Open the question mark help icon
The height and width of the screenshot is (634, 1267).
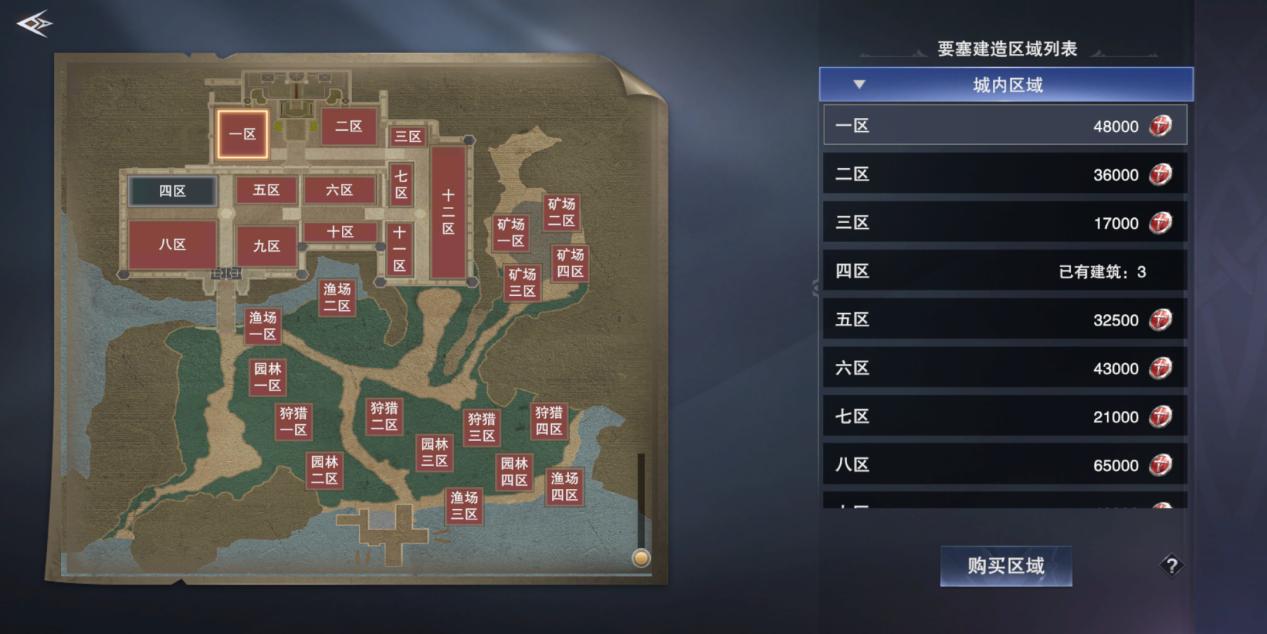click(1171, 566)
